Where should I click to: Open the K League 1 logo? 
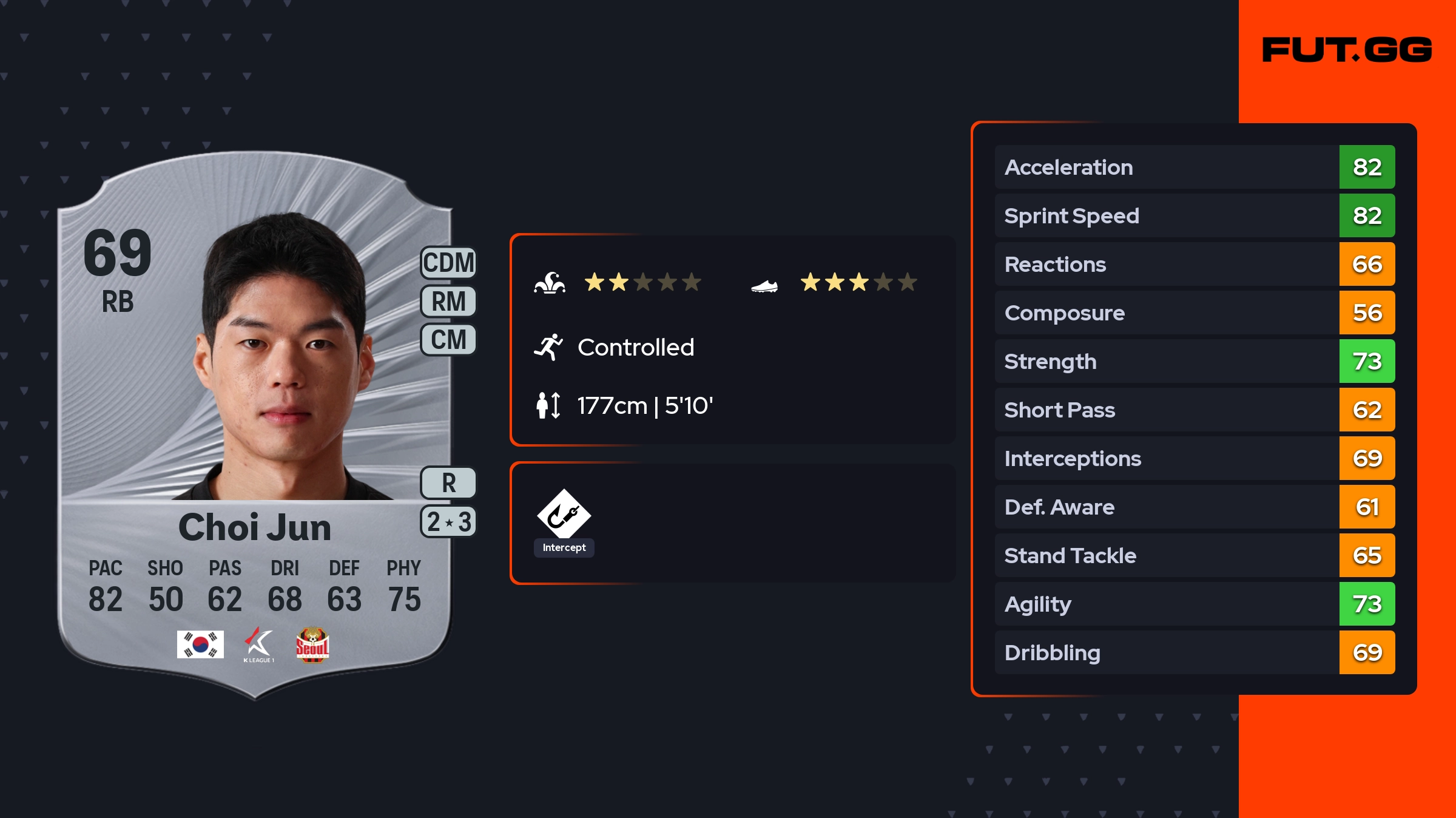tap(259, 644)
